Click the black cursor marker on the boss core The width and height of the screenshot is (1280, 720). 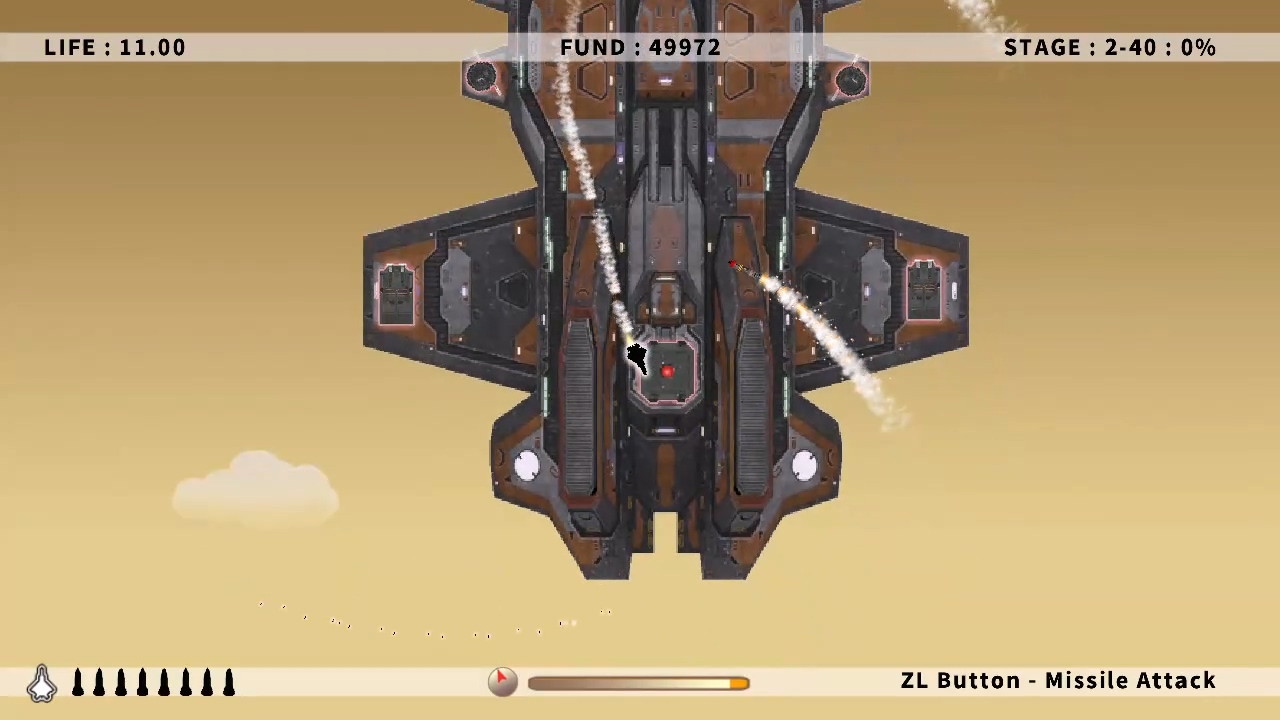coord(638,358)
